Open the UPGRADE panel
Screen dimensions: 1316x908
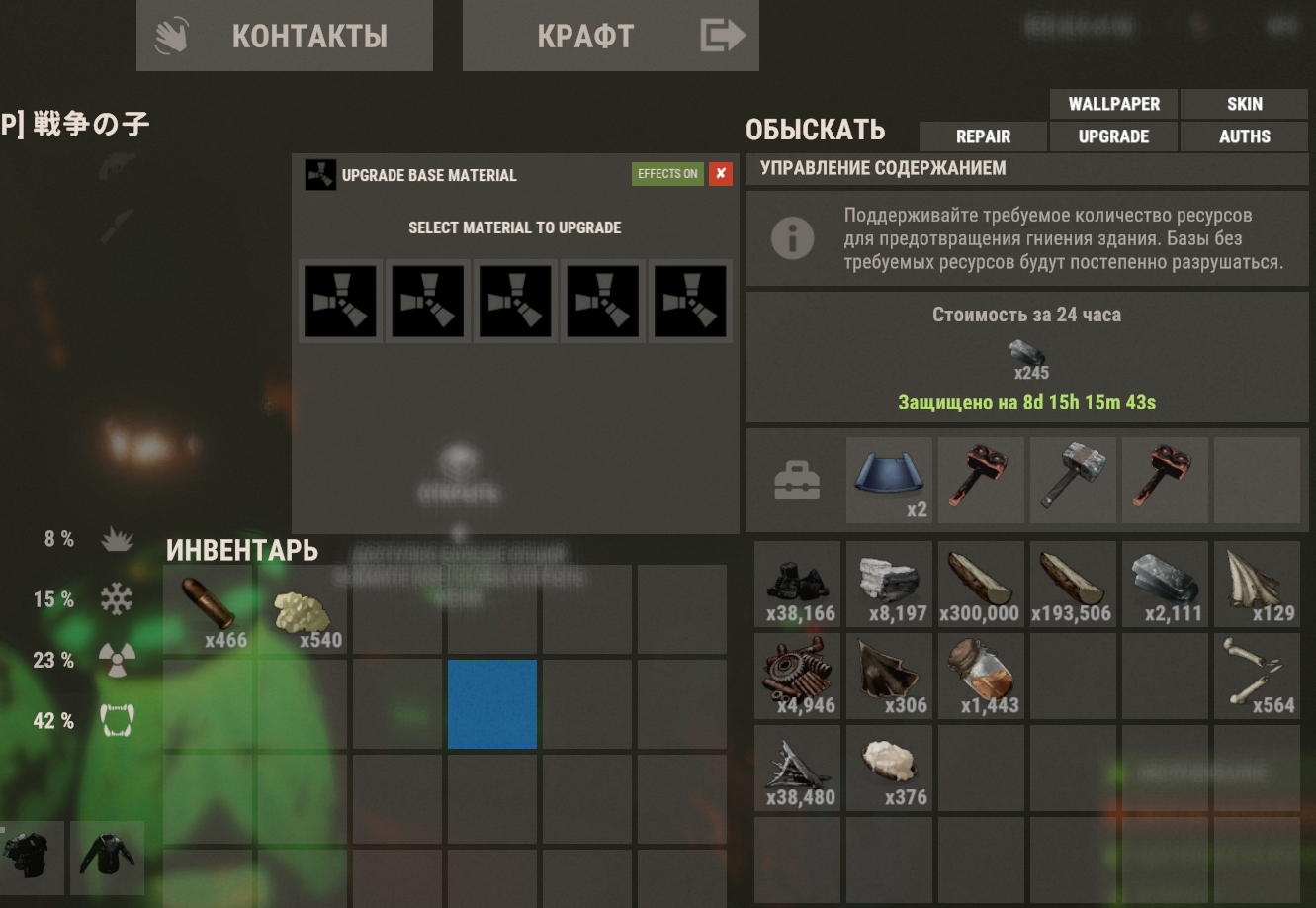coord(1113,136)
